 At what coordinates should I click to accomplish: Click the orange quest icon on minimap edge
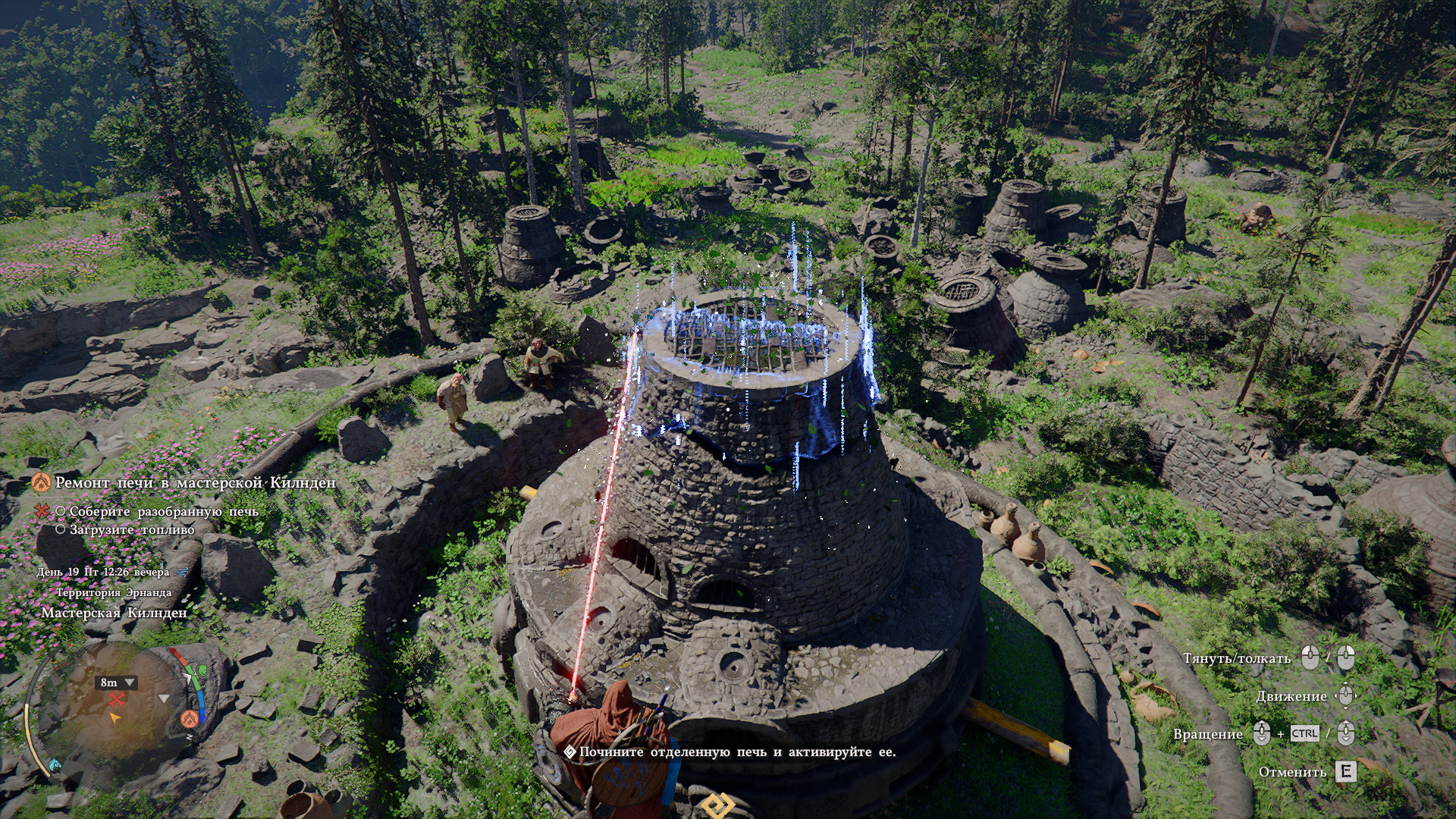tap(190, 718)
